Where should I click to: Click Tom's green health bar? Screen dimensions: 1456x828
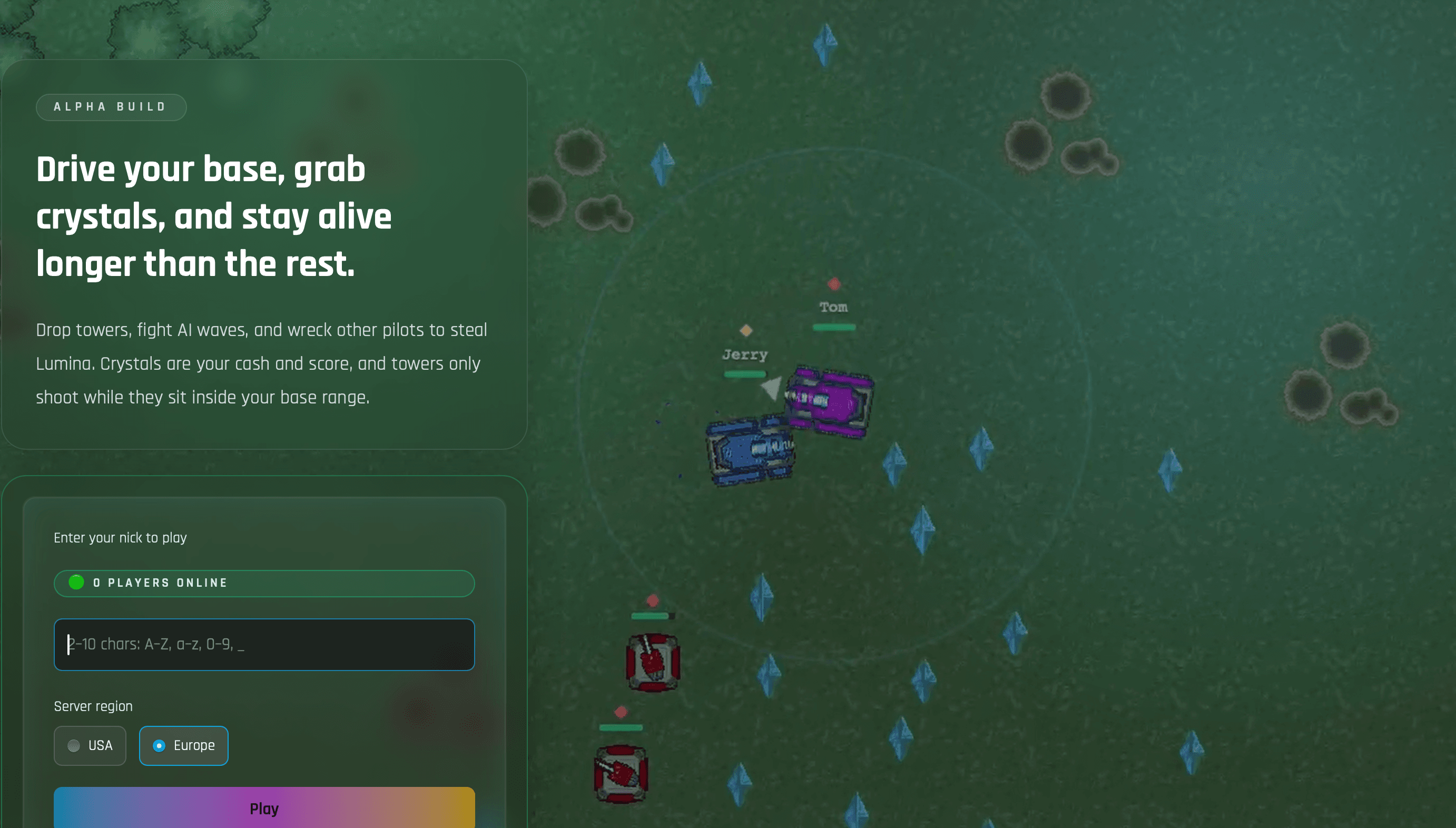[x=834, y=327]
